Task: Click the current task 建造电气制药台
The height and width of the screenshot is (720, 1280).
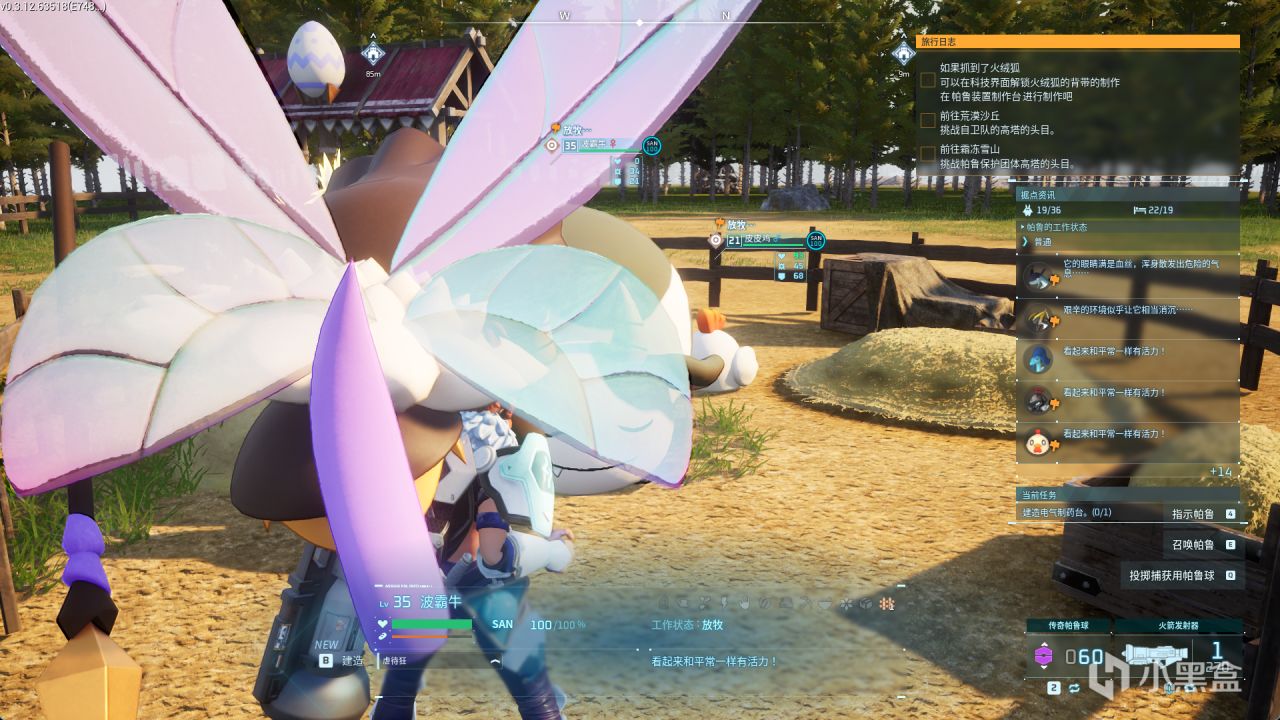Action: click(x=1066, y=512)
